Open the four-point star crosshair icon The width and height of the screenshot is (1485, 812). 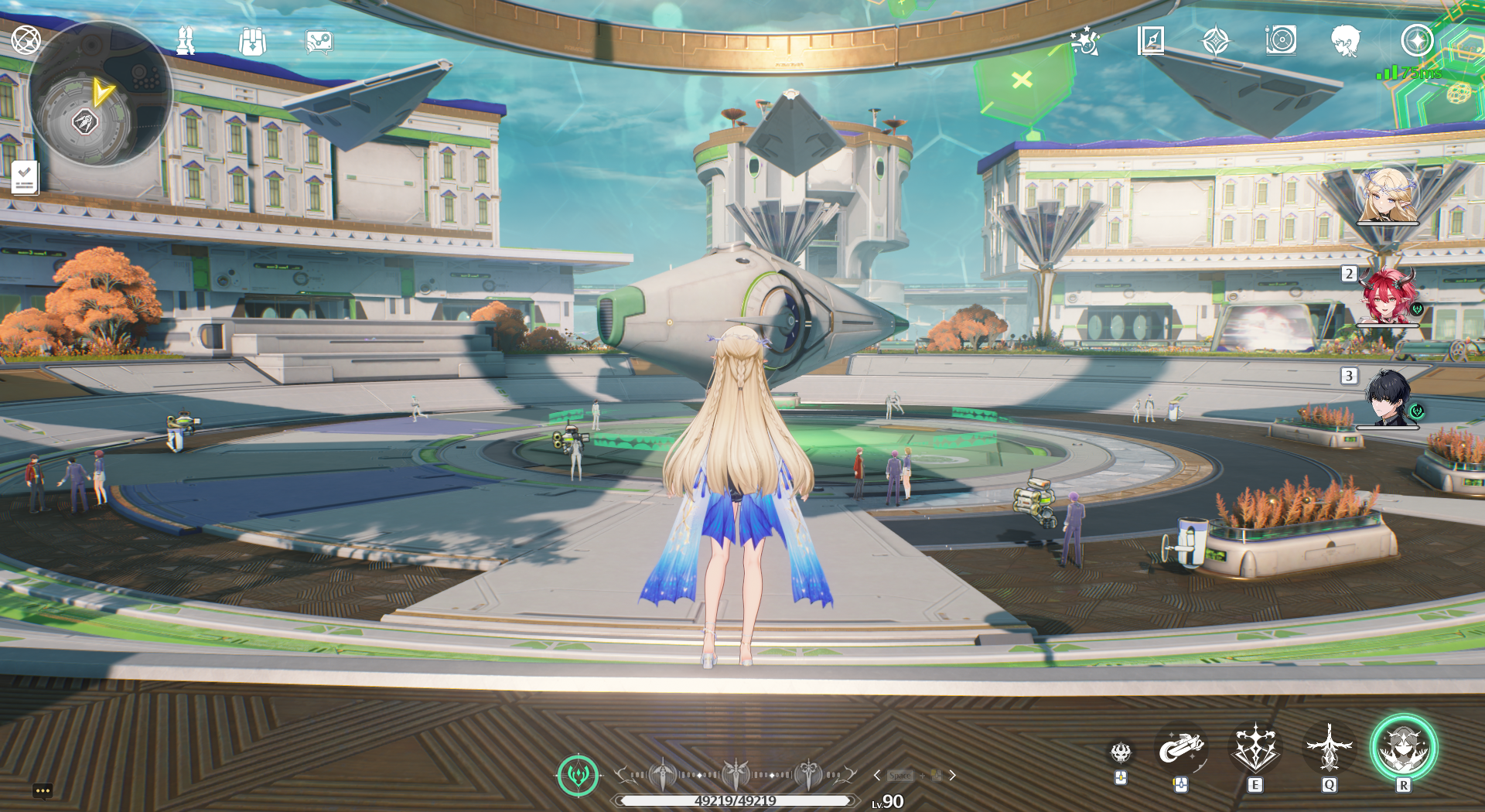[x=1216, y=40]
